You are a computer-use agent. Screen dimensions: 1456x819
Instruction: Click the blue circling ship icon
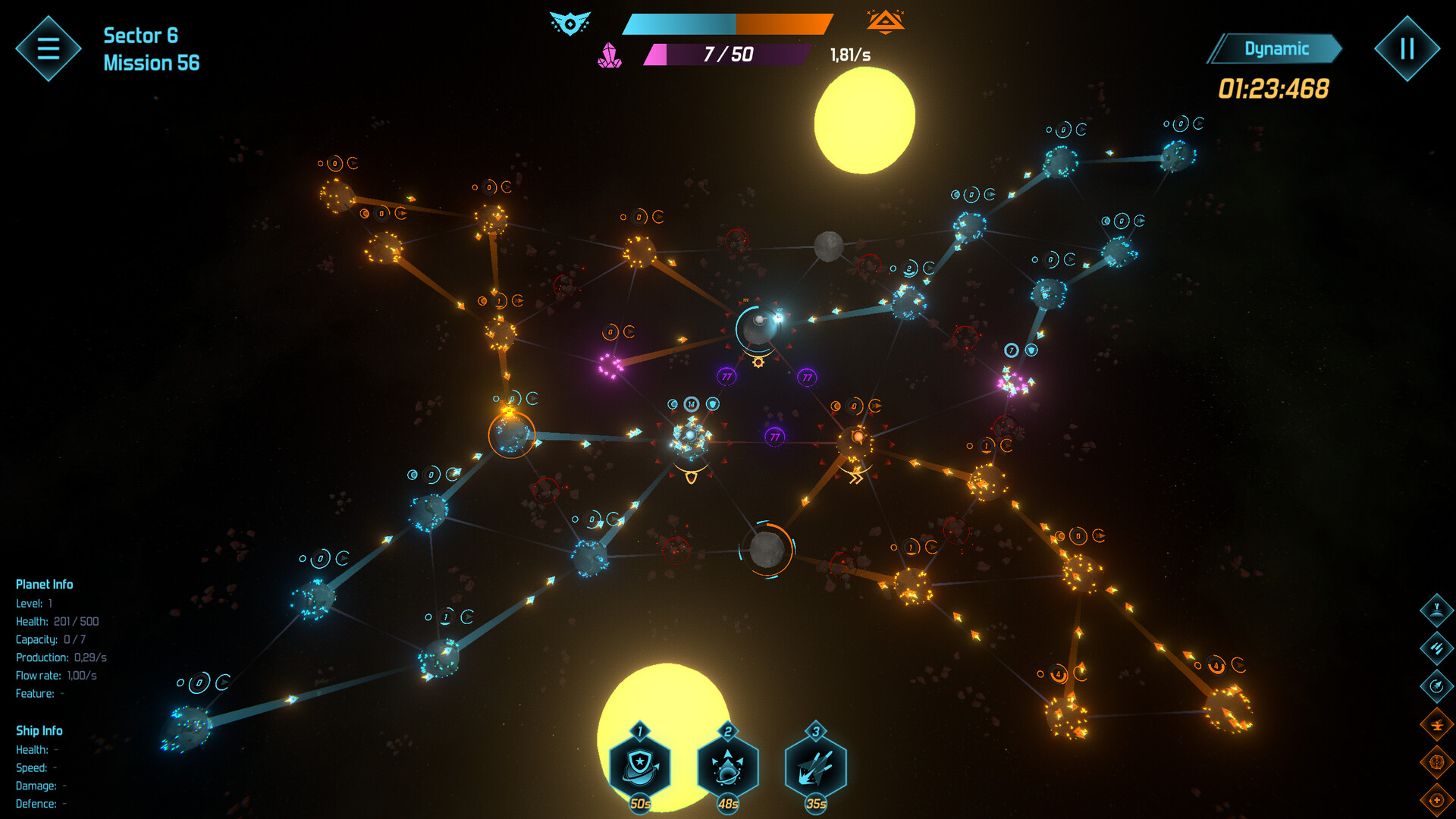[1436, 686]
